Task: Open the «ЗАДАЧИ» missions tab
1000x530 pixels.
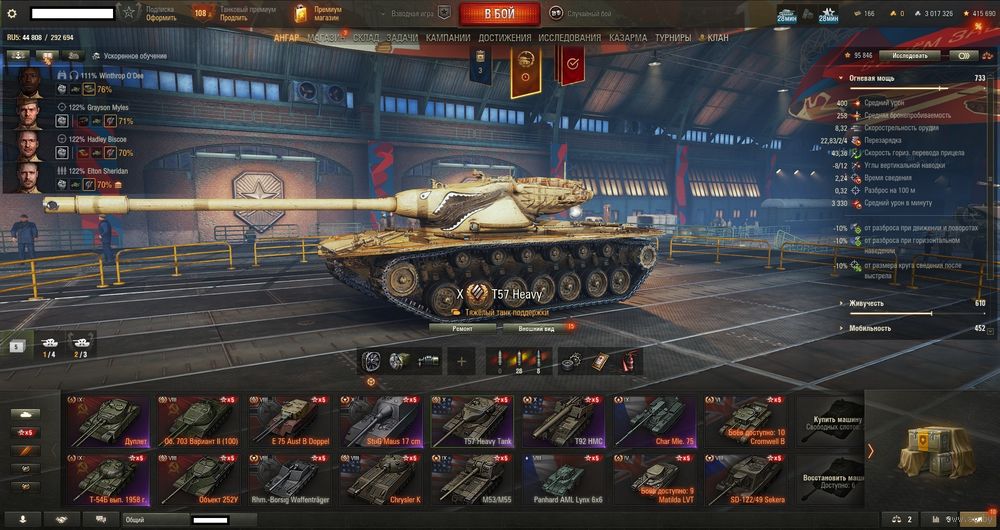Action: click(402, 38)
